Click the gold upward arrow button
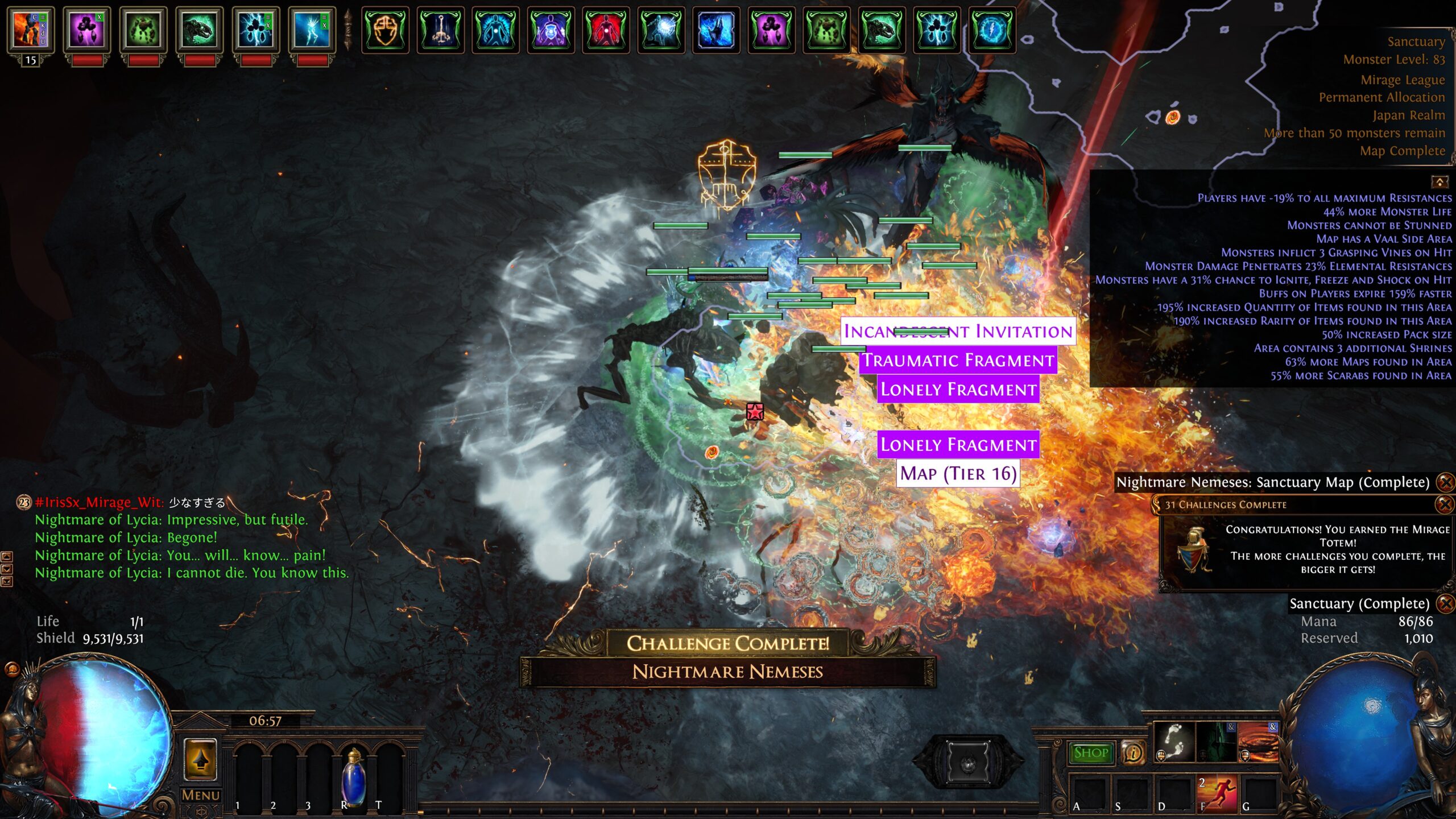Image resolution: width=1456 pixels, height=819 pixels. [200, 760]
